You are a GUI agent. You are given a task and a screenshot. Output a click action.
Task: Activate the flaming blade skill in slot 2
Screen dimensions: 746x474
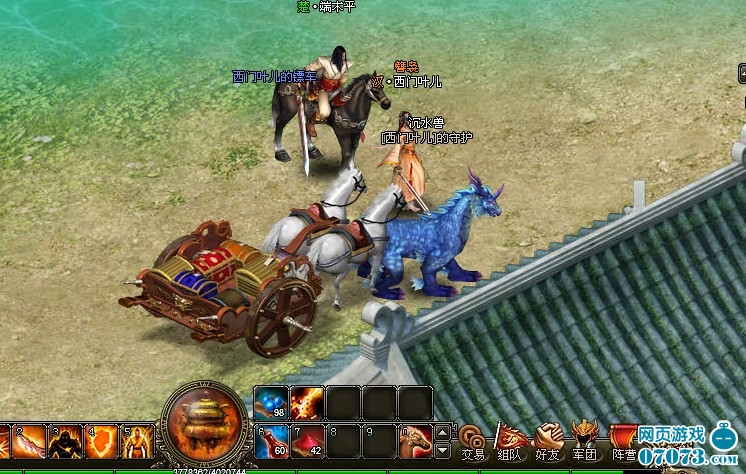(x=28, y=442)
